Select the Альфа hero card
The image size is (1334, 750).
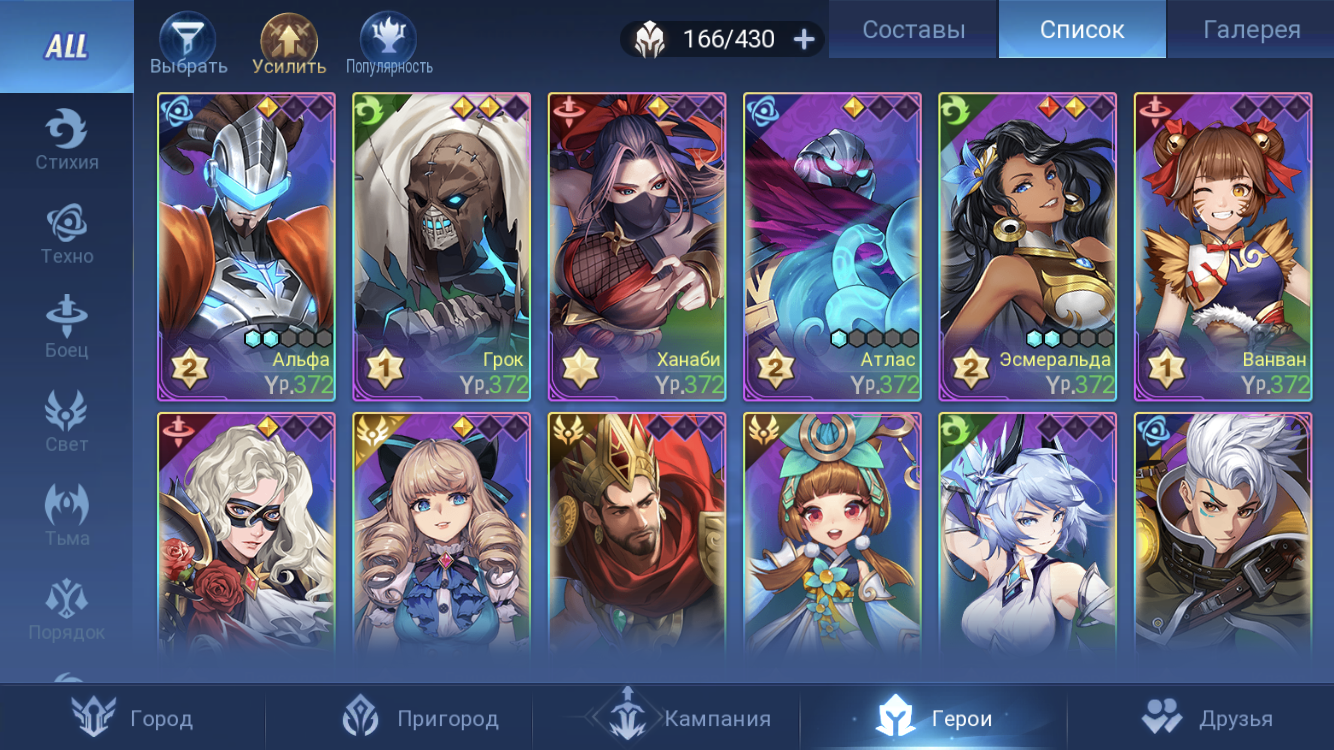(x=246, y=247)
